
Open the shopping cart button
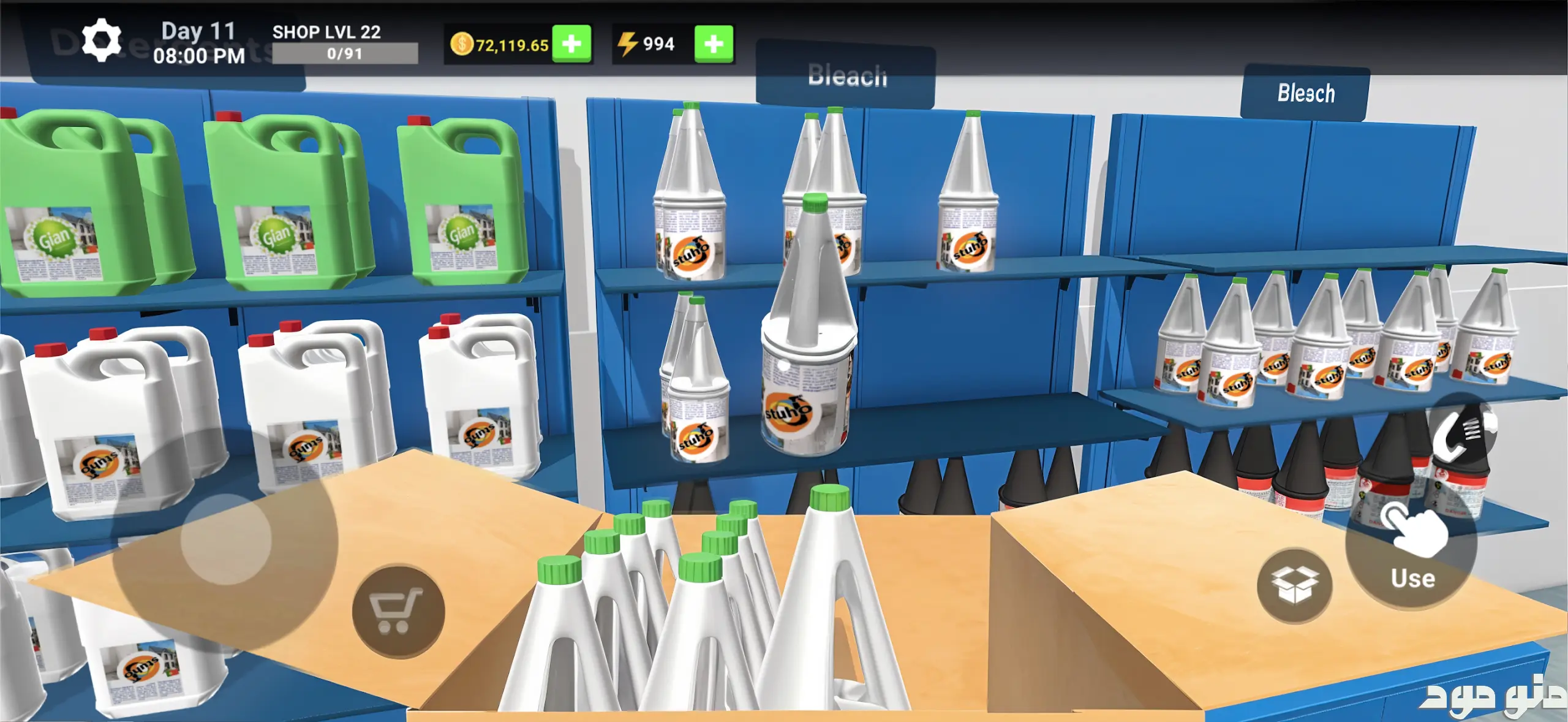[x=398, y=611]
